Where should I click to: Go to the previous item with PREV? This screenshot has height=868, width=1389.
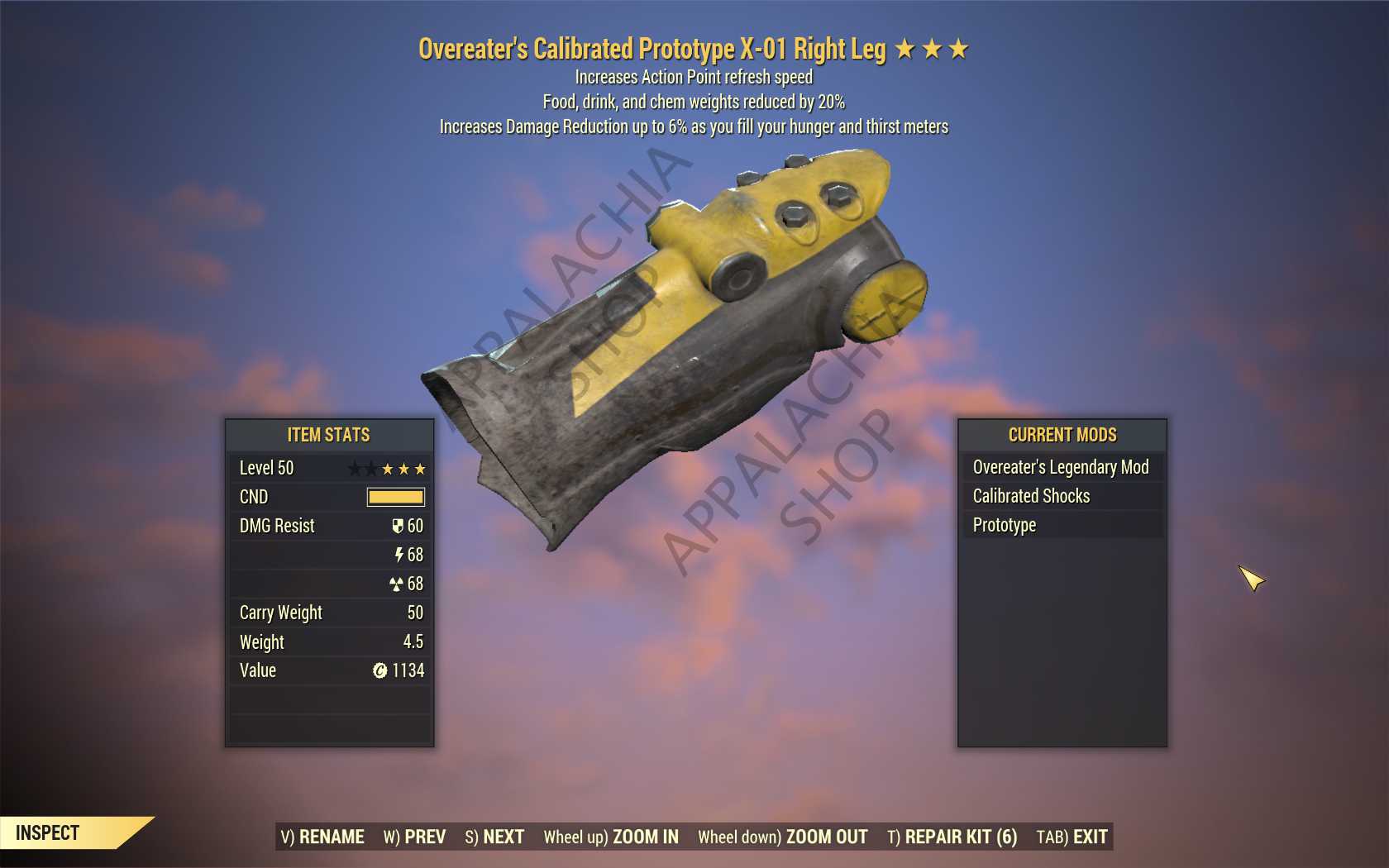(x=414, y=837)
